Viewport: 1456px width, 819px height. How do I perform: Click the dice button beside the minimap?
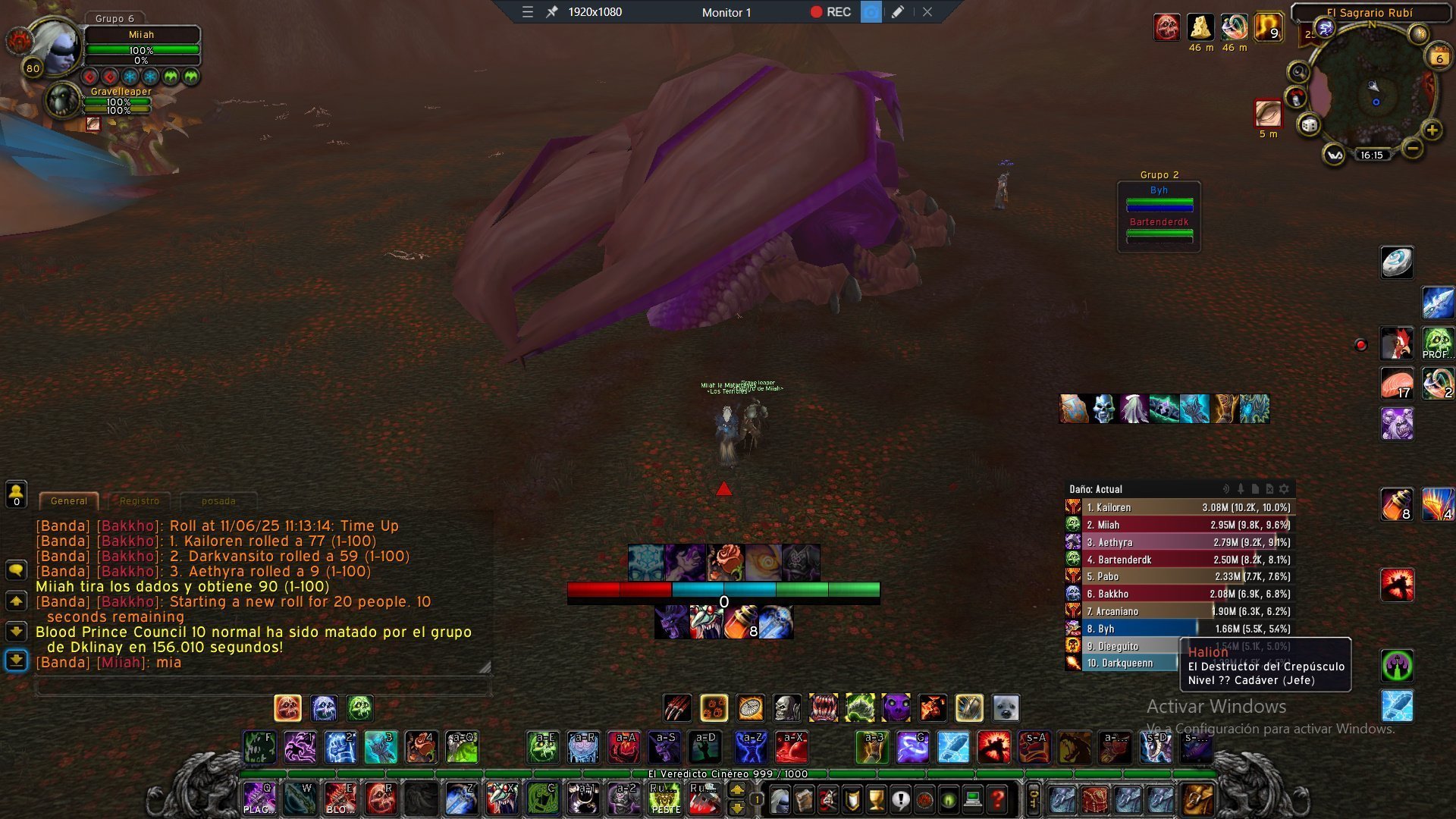(1309, 125)
